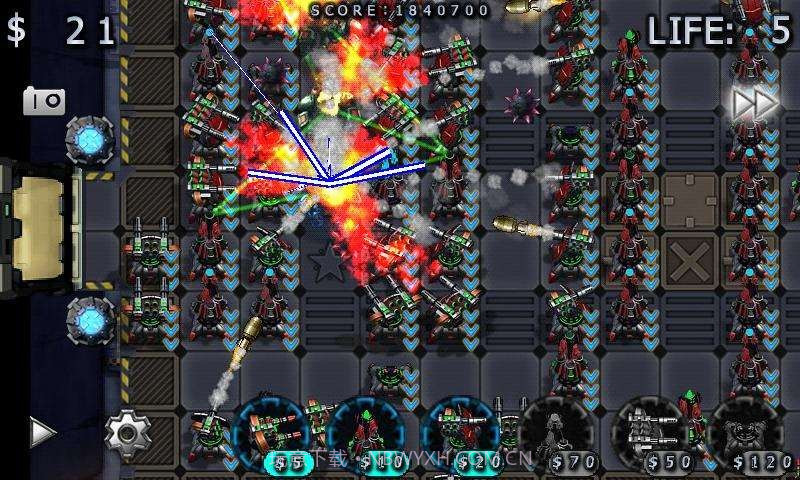Click the white play arrow button
Screen dimensions: 800x480
tap(41, 432)
